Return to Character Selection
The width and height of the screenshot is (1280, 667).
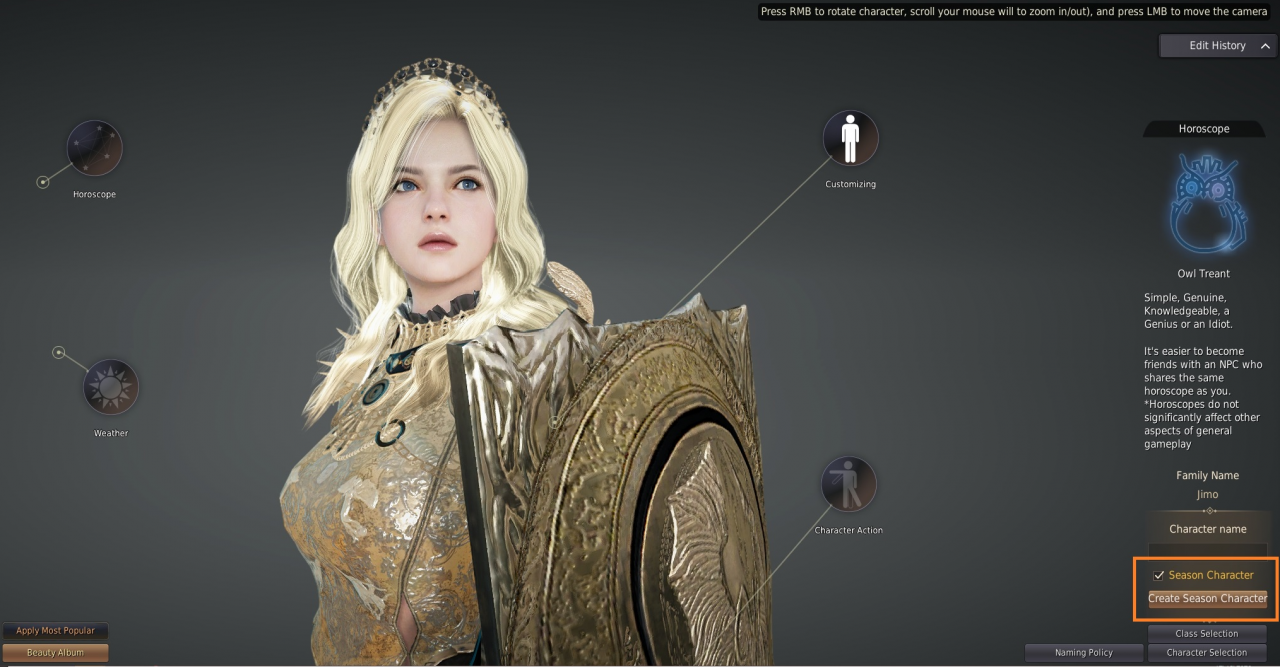coord(1207,652)
